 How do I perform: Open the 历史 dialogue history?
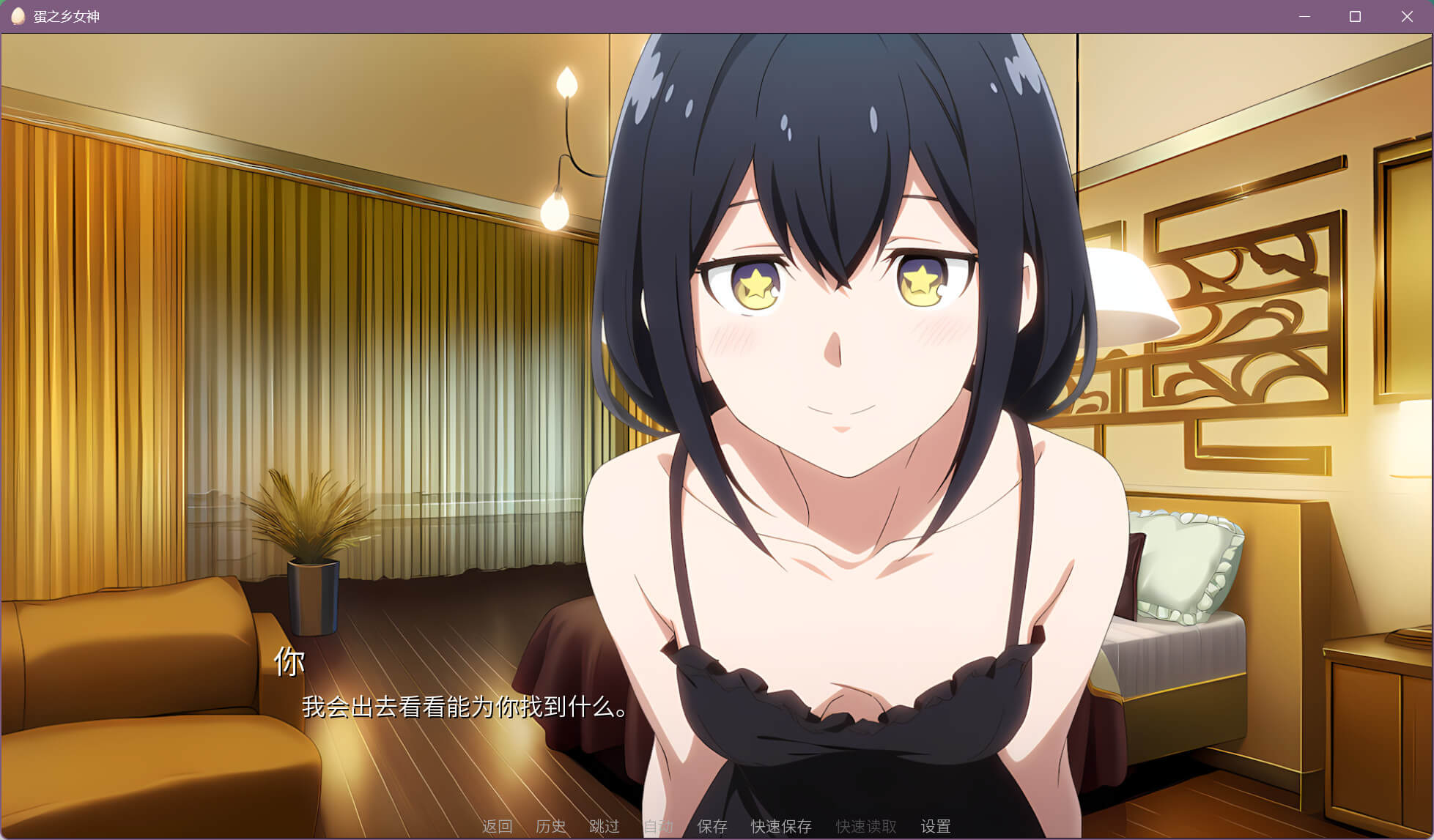coord(550,826)
